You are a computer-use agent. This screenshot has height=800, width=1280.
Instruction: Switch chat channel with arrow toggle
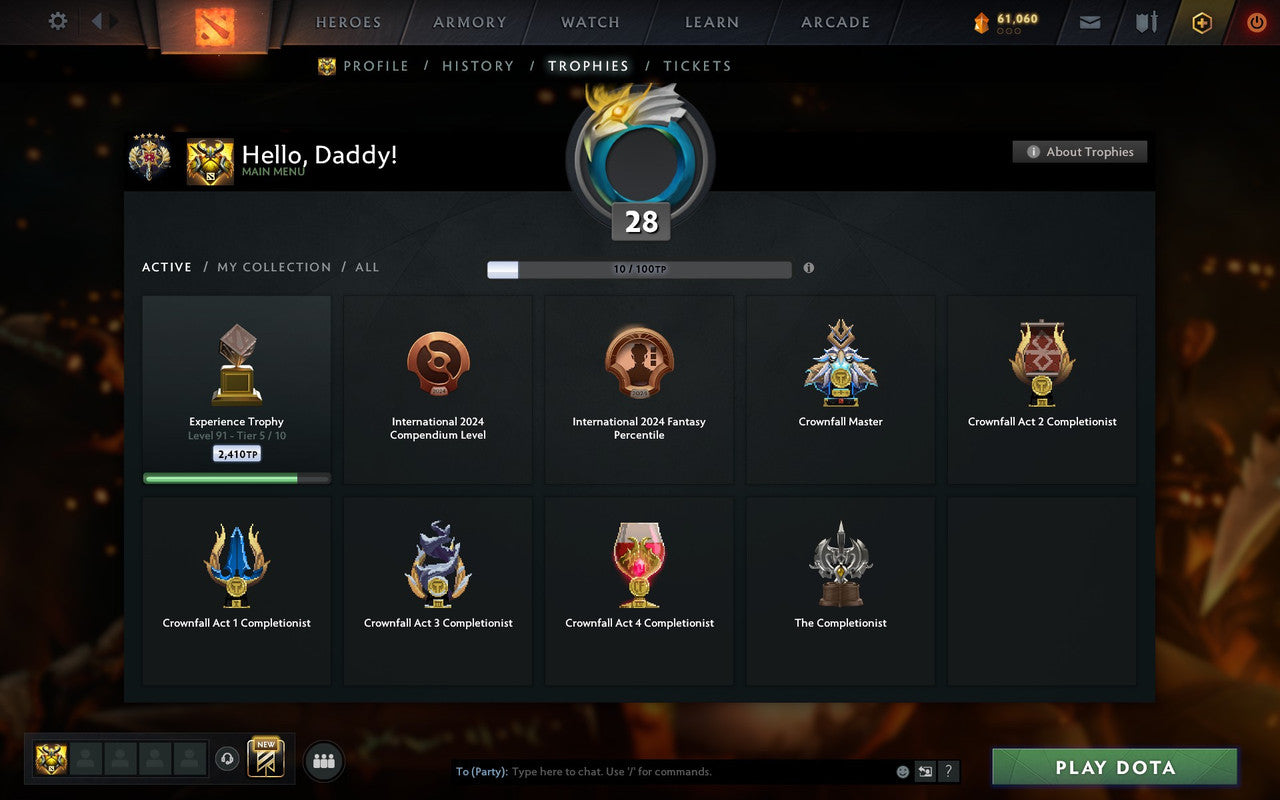pyautogui.click(x=924, y=771)
